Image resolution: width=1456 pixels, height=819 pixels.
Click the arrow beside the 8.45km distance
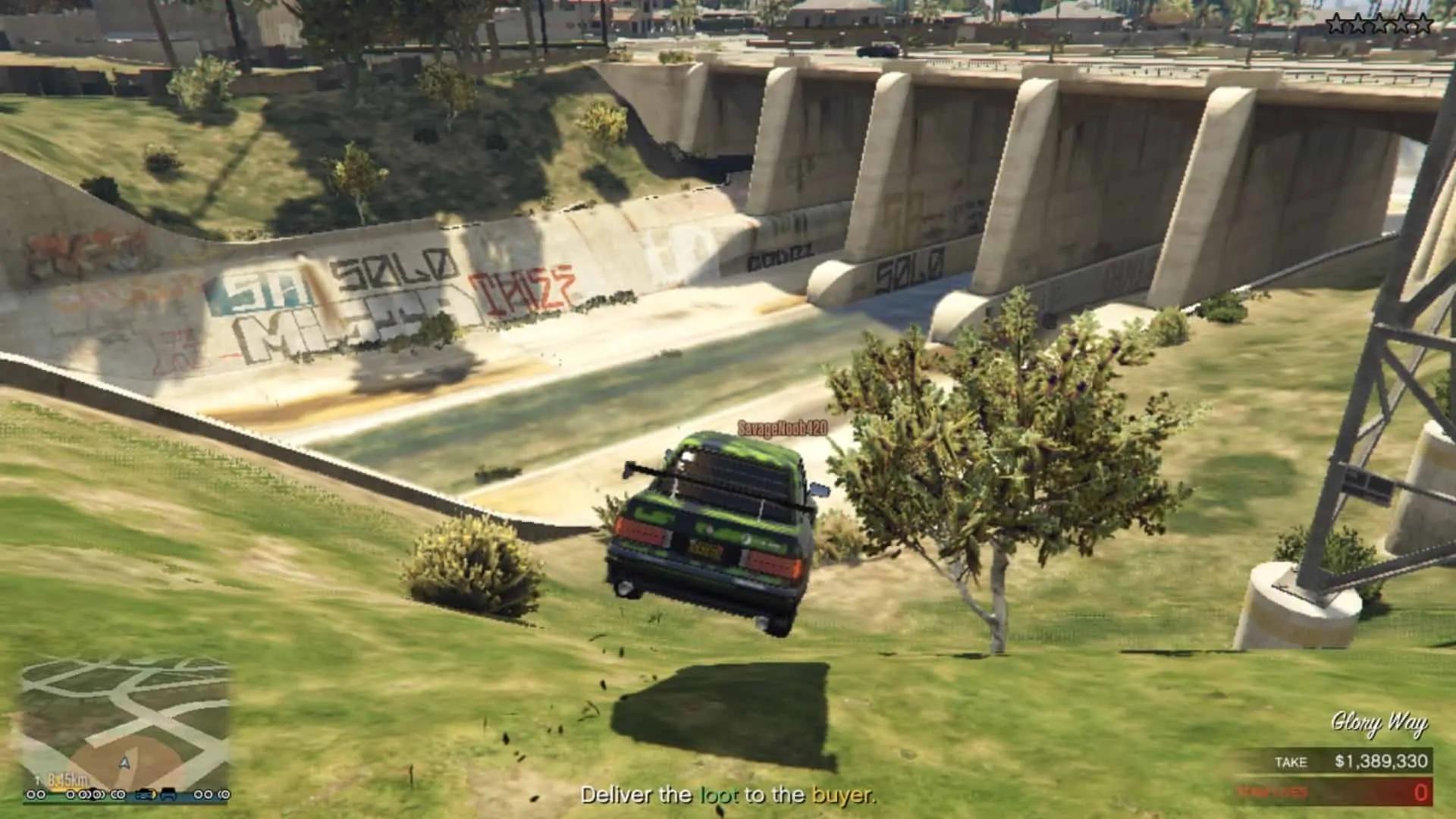(38, 780)
